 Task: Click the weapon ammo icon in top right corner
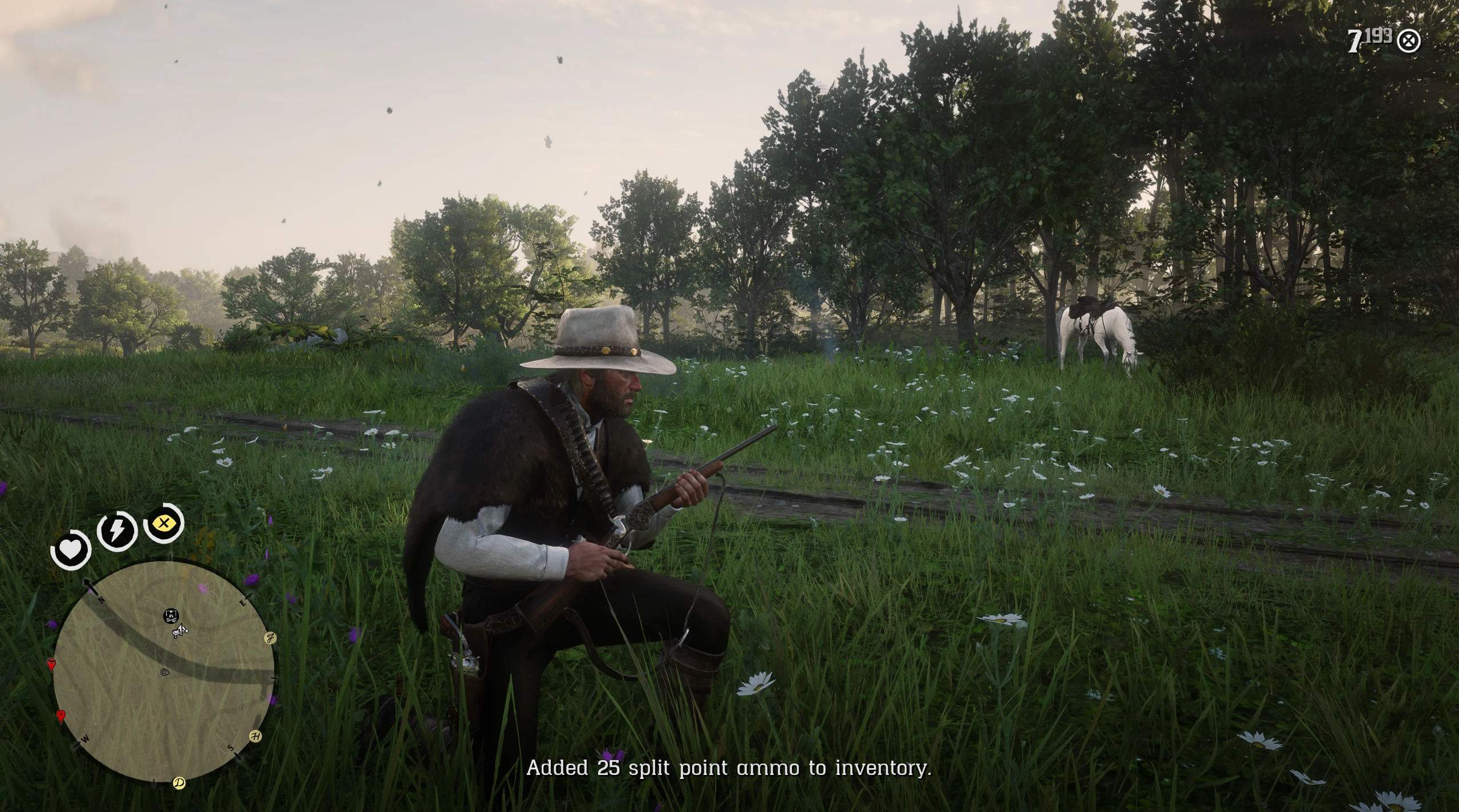tap(1408, 41)
